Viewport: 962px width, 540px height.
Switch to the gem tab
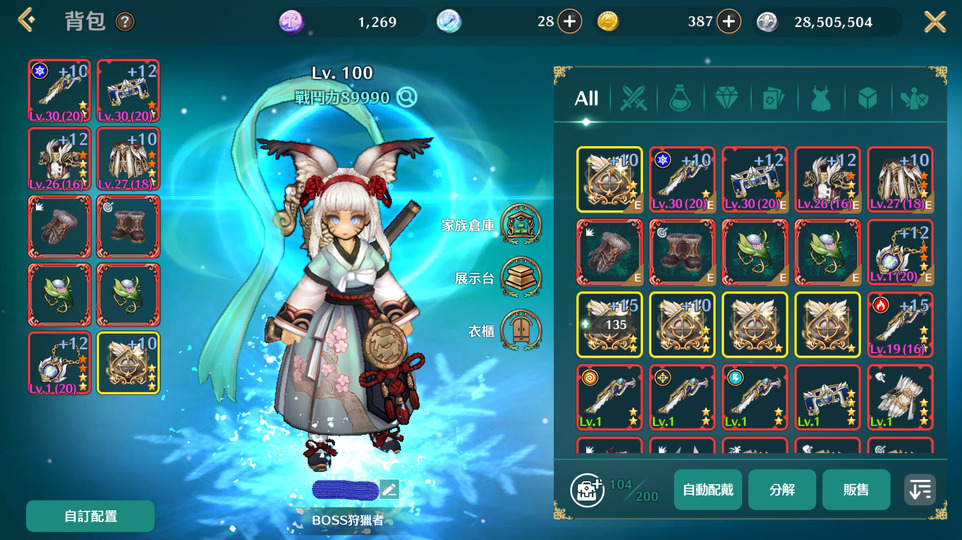(725, 98)
